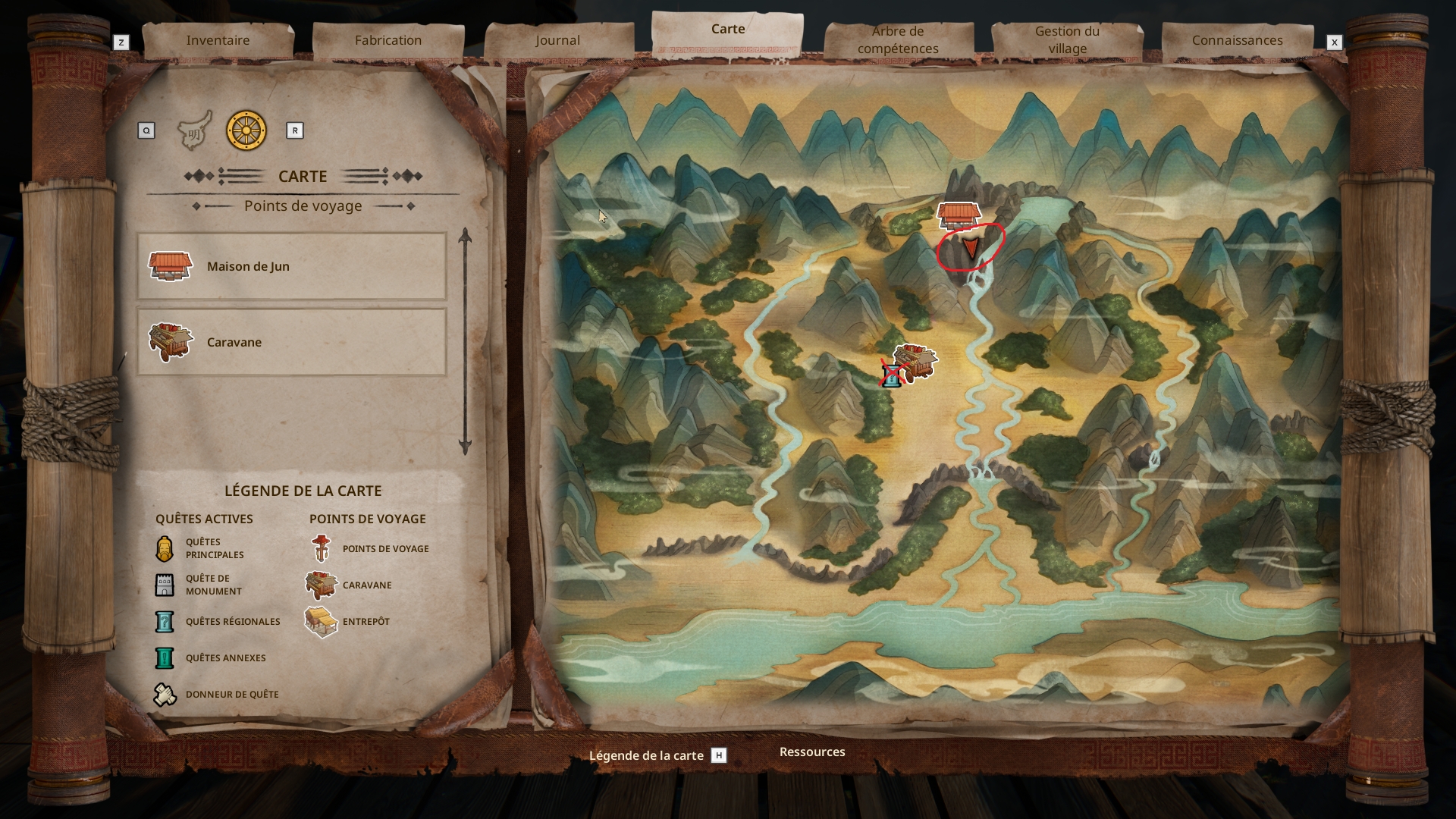Choose Maison de Jun travel point
This screenshot has width=1456, height=819.
pyautogui.click(x=291, y=266)
